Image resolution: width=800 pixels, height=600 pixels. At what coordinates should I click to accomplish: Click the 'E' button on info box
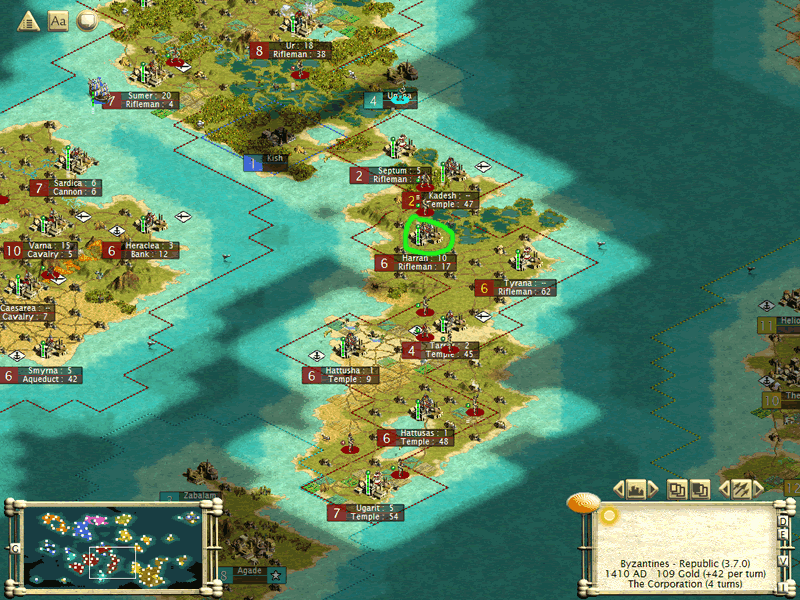click(x=783, y=535)
